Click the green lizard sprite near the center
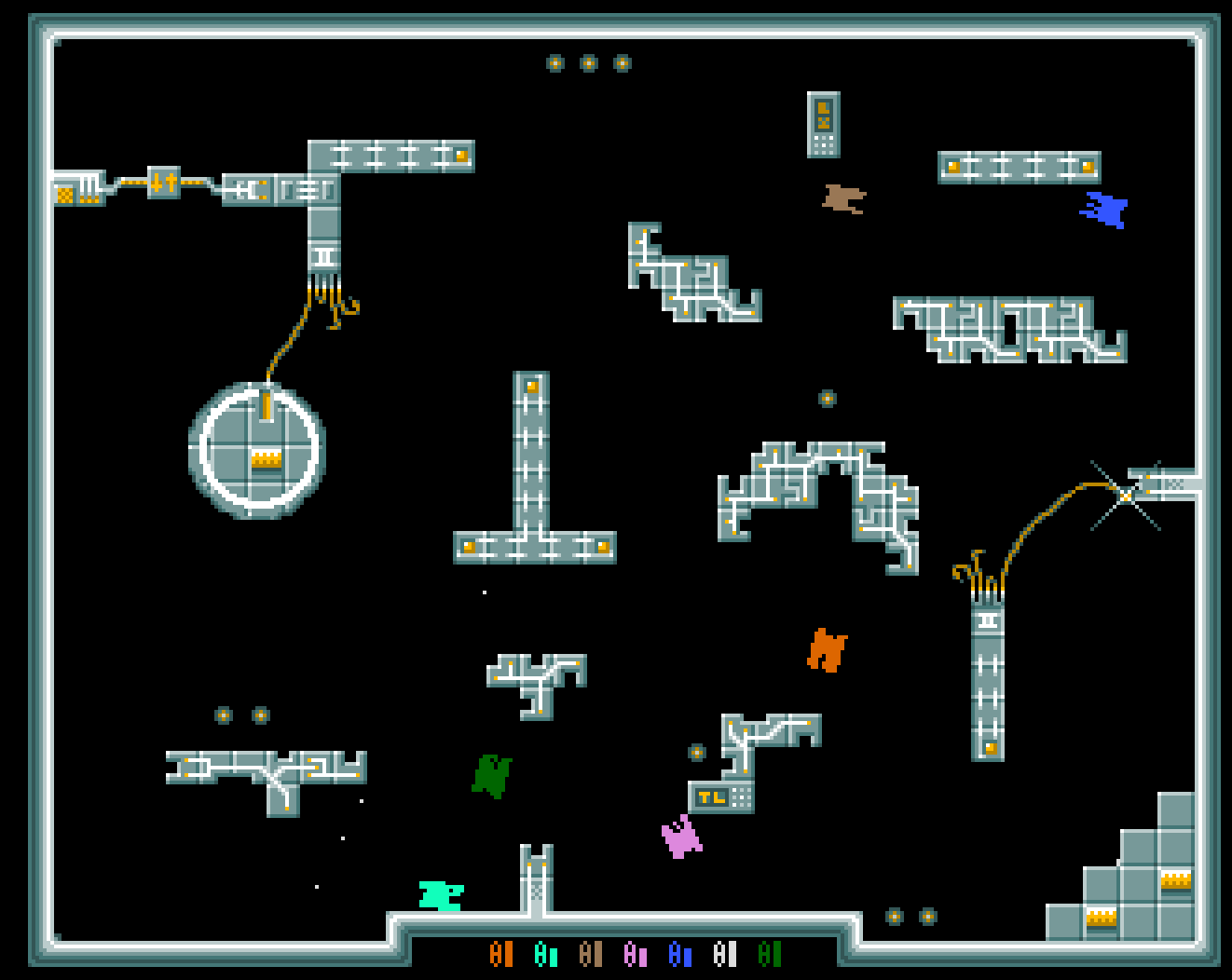Screen dimensions: 1232x980 pos(491,773)
